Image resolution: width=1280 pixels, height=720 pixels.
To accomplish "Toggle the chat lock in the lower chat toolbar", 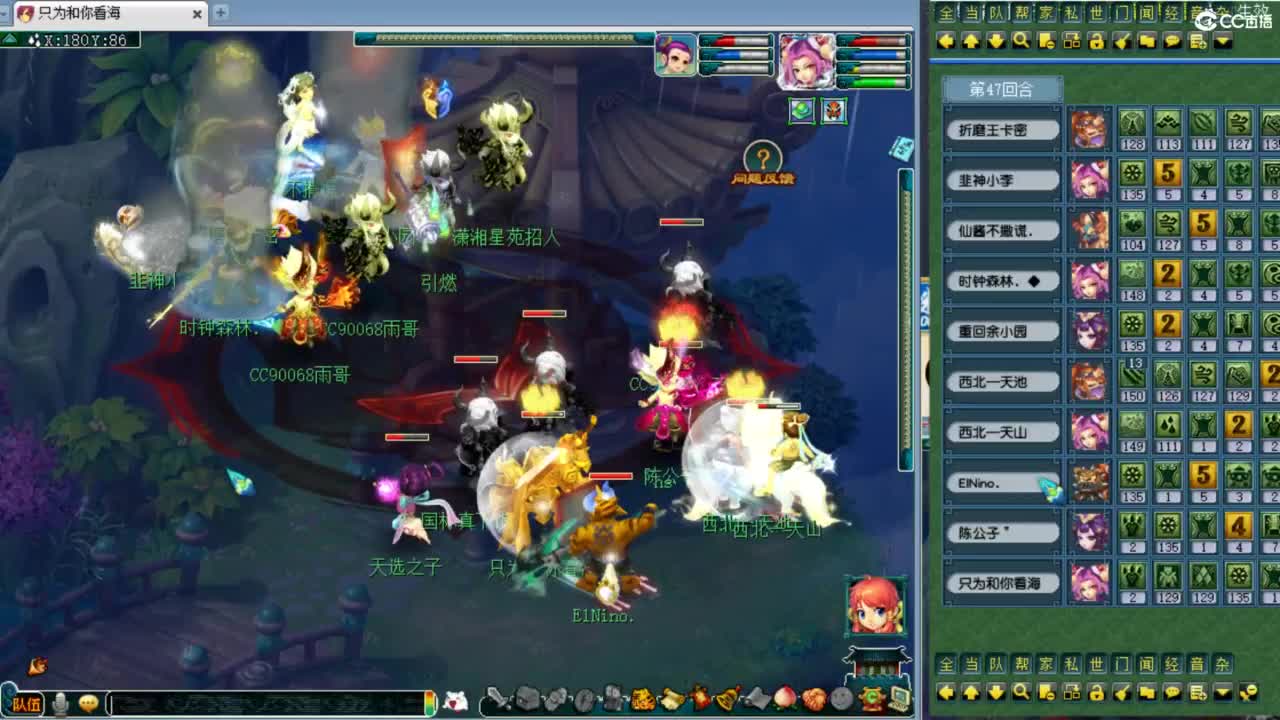I will coord(1098,692).
